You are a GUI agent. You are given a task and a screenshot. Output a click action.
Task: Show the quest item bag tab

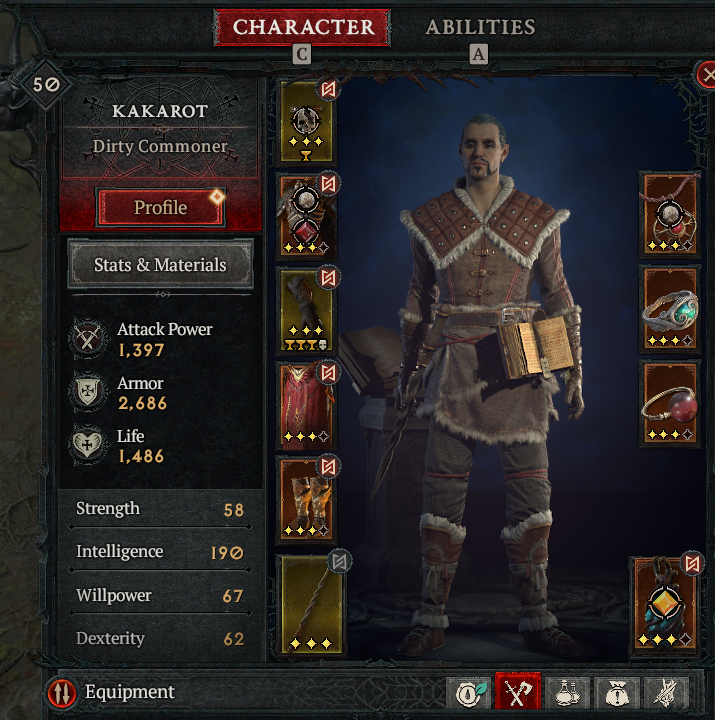[x=618, y=692]
